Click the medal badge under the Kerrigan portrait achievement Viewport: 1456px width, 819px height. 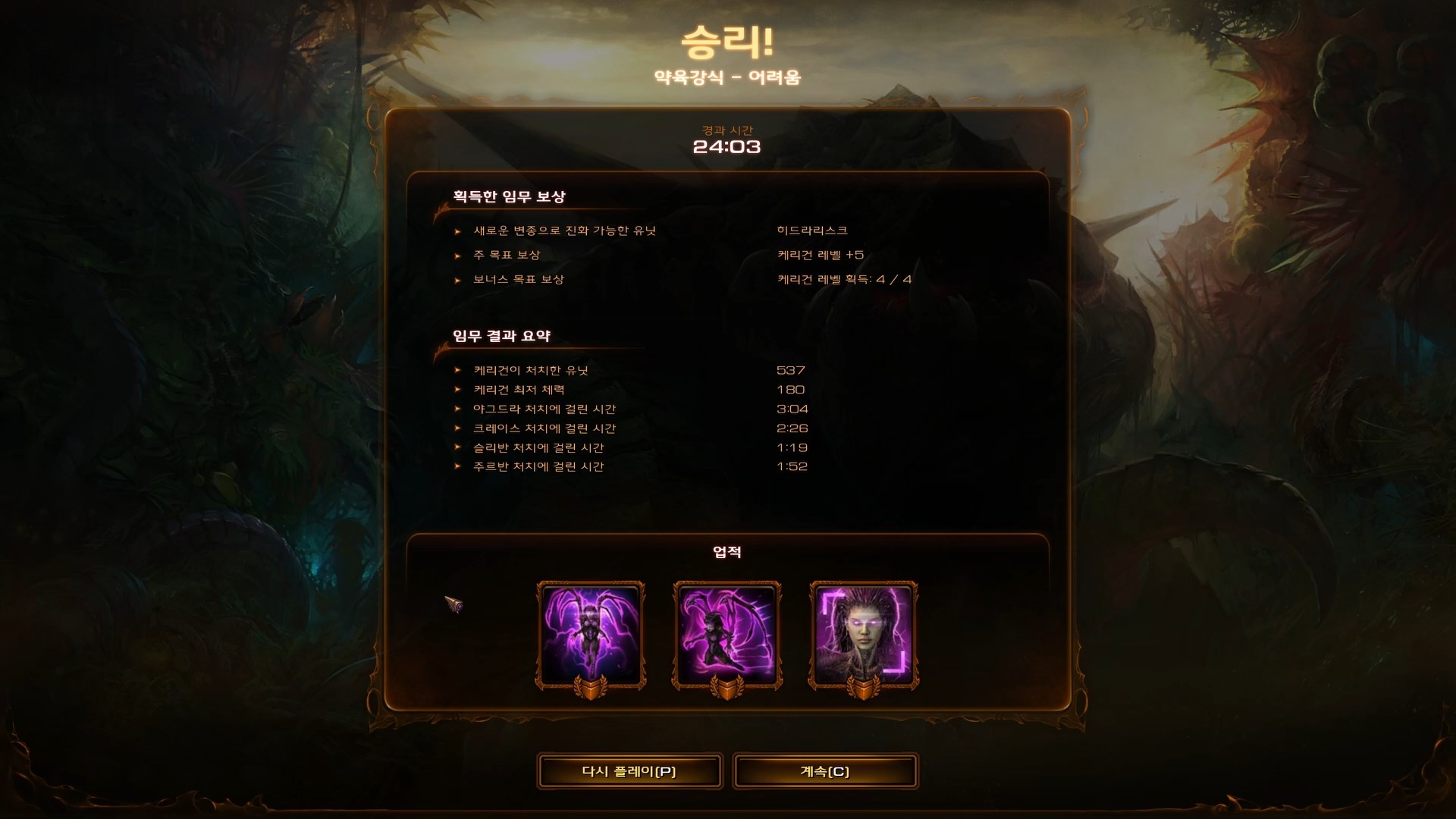point(863,686)
